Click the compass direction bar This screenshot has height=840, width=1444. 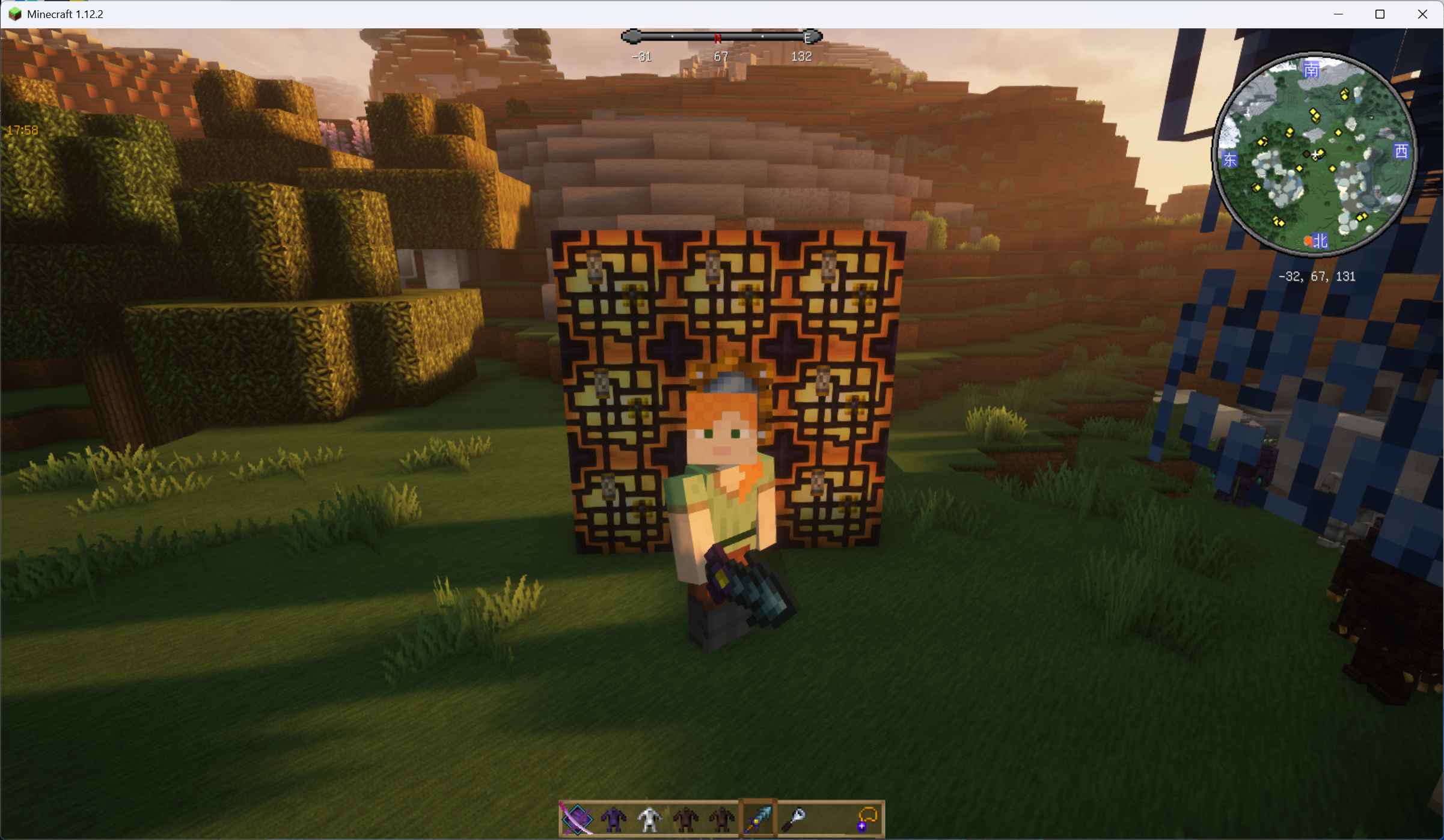point(721,37)
